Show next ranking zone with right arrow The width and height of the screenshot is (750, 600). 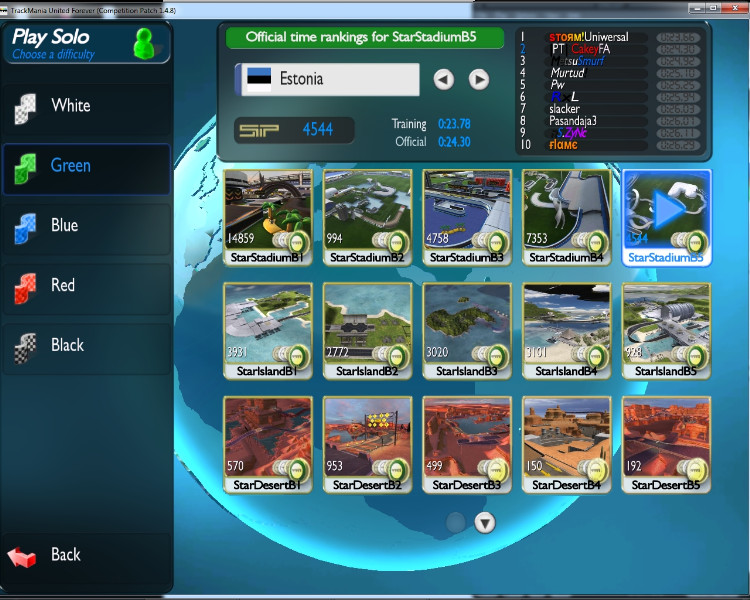click(479, 79)
